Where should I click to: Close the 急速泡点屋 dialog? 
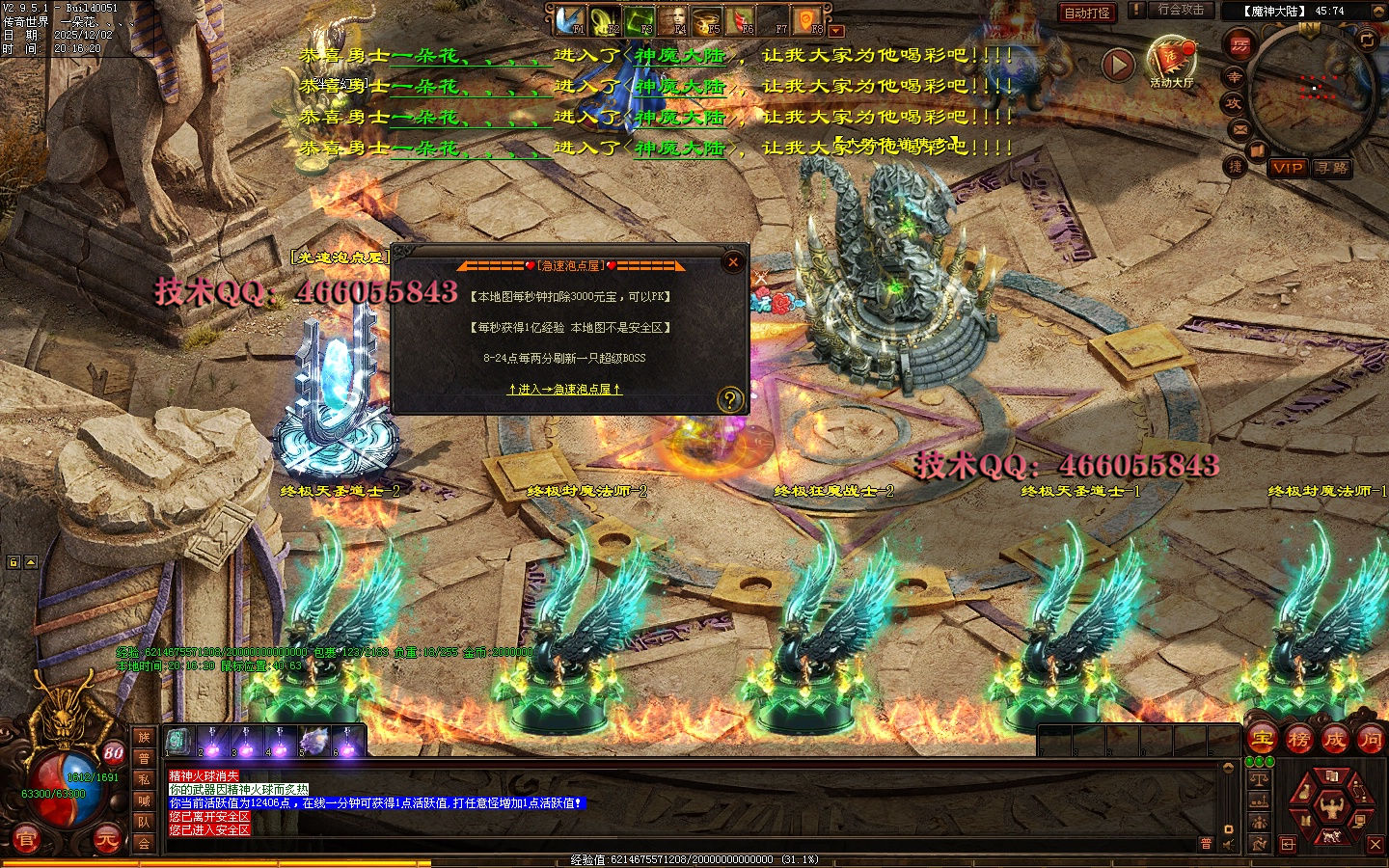coord(733,261)
